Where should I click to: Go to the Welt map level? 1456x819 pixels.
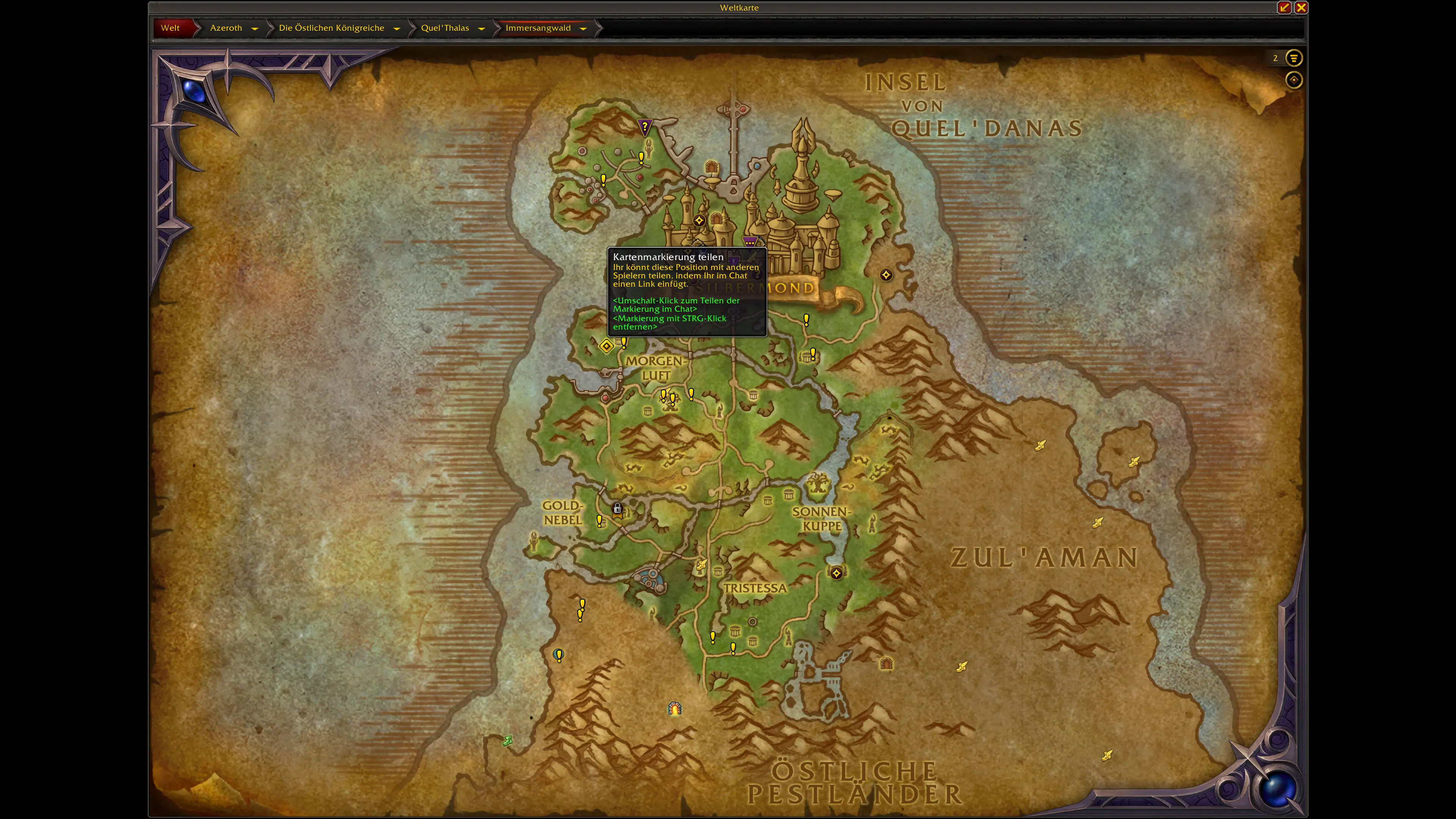tap(170, 28)
